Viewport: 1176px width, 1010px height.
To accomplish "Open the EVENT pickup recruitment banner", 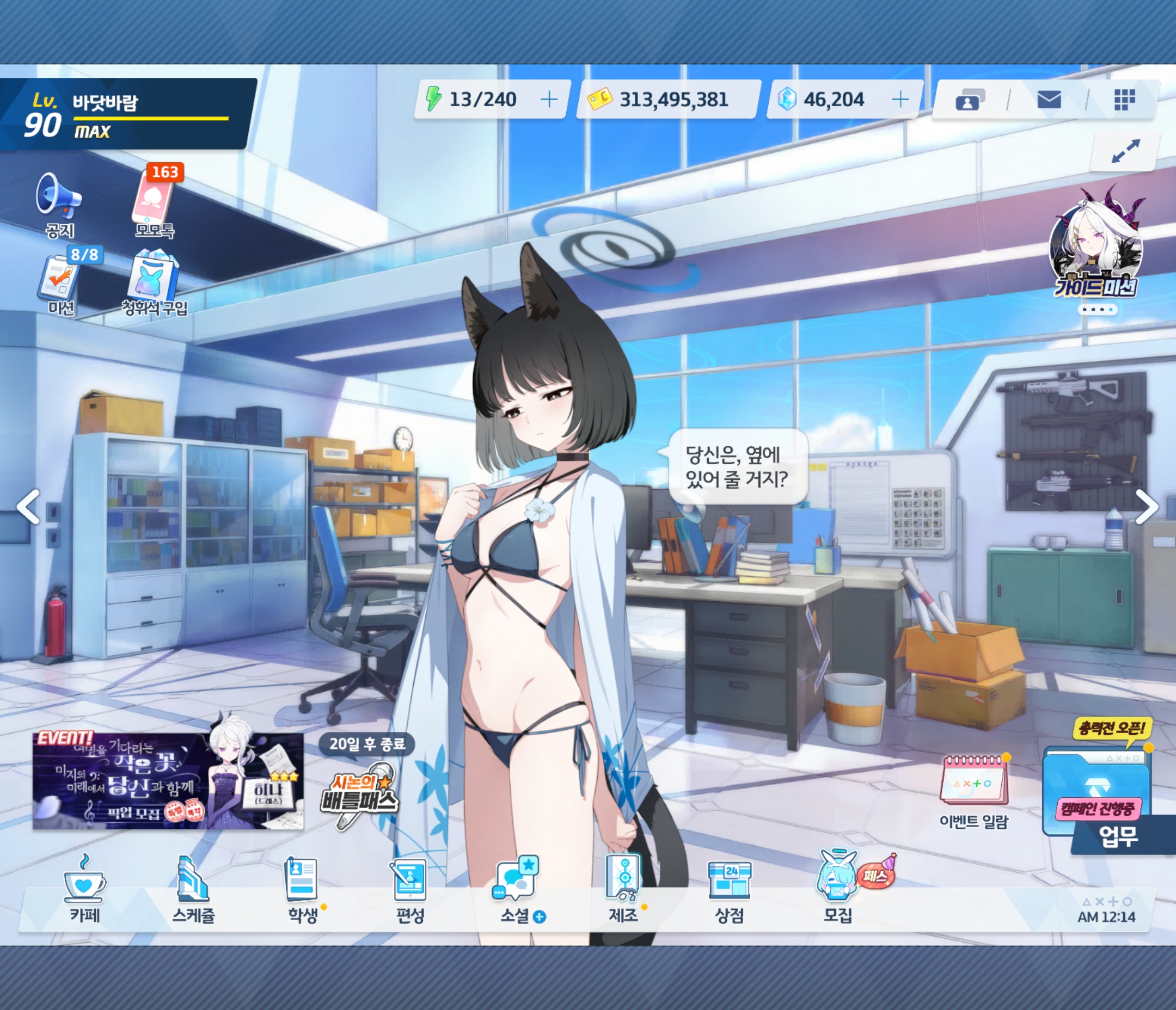I will click(168, 781).
